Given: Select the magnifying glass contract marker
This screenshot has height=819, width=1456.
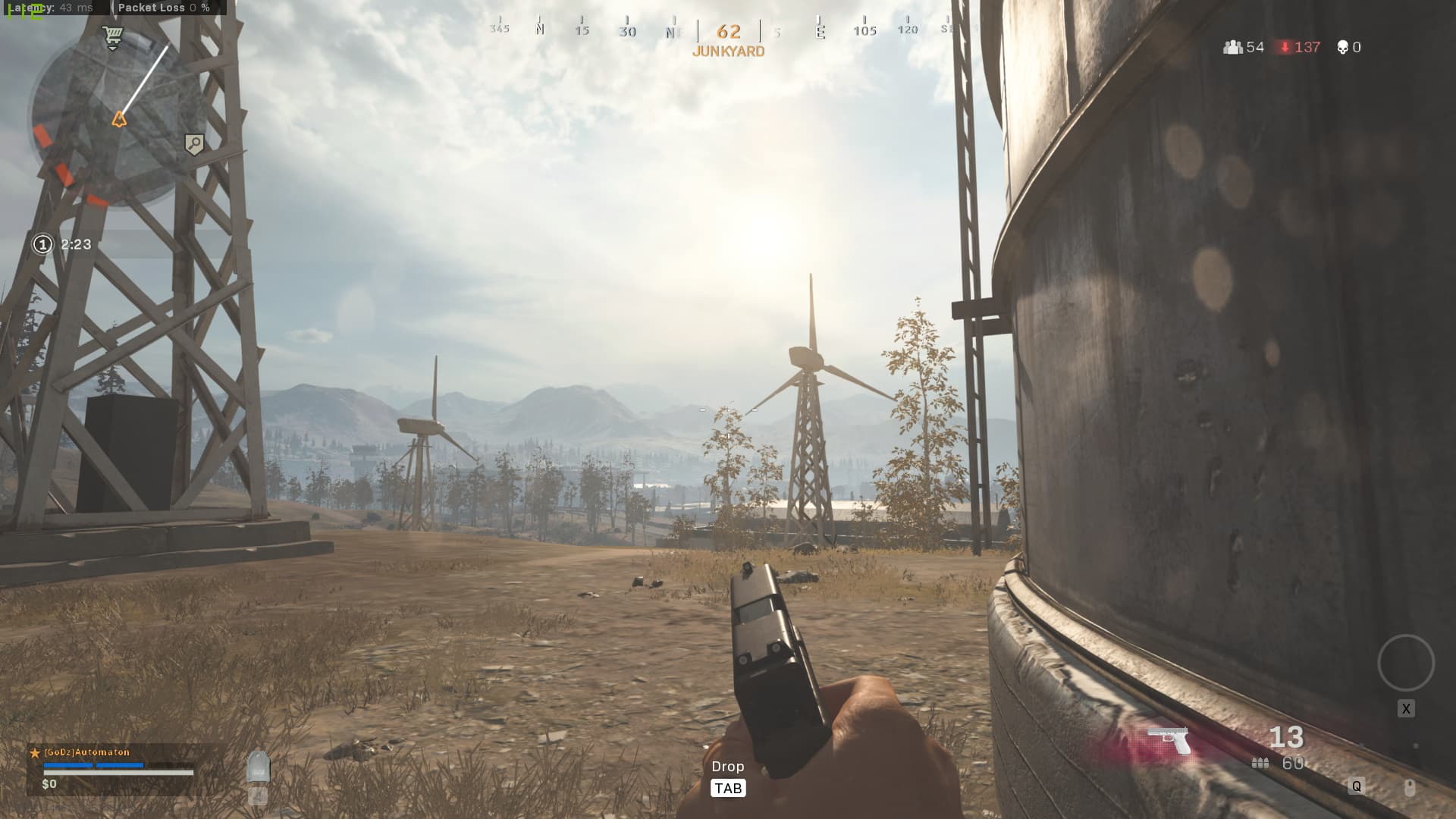Looking at the screenshot, I should coord(194,144).
